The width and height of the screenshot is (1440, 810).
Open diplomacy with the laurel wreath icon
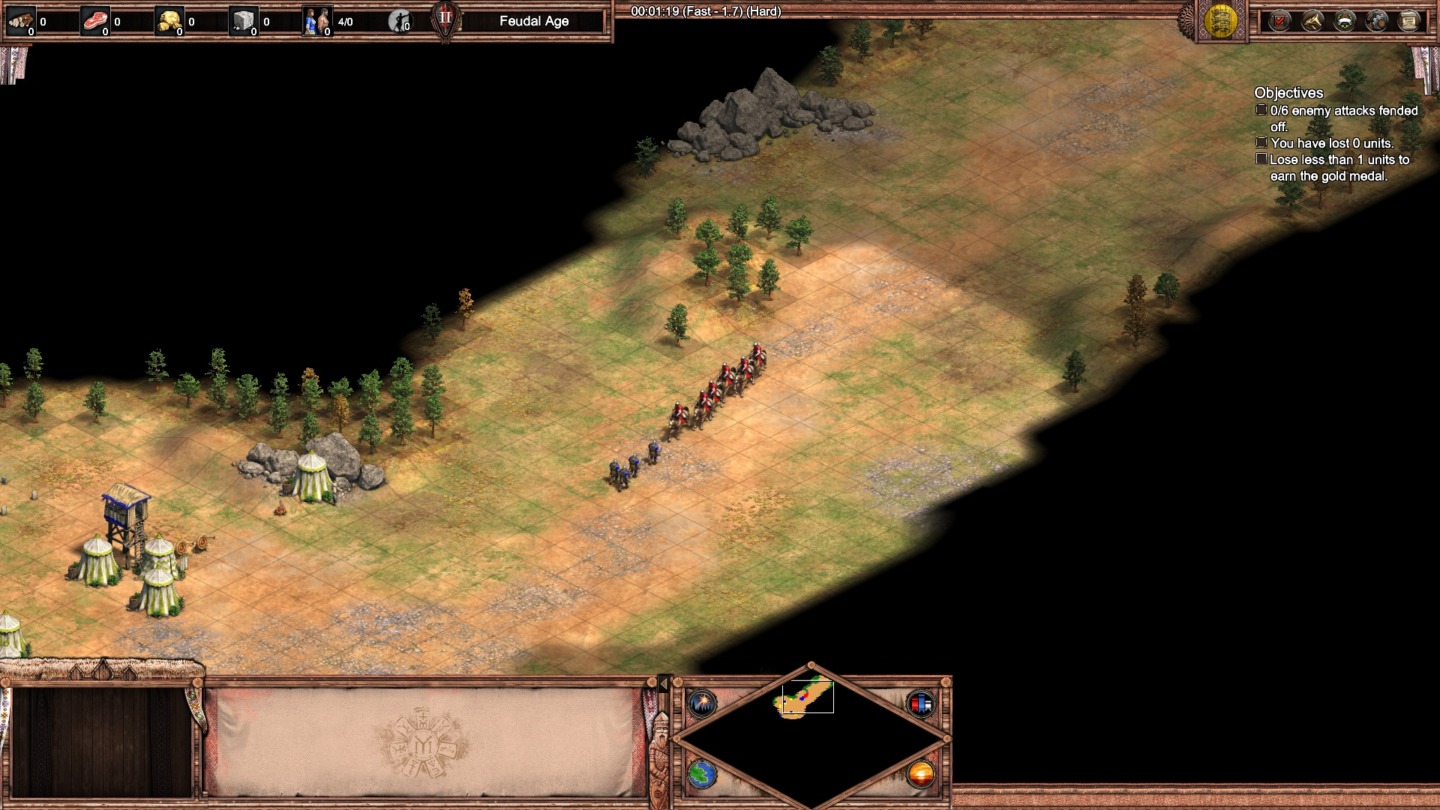(x=1345, y=20)
